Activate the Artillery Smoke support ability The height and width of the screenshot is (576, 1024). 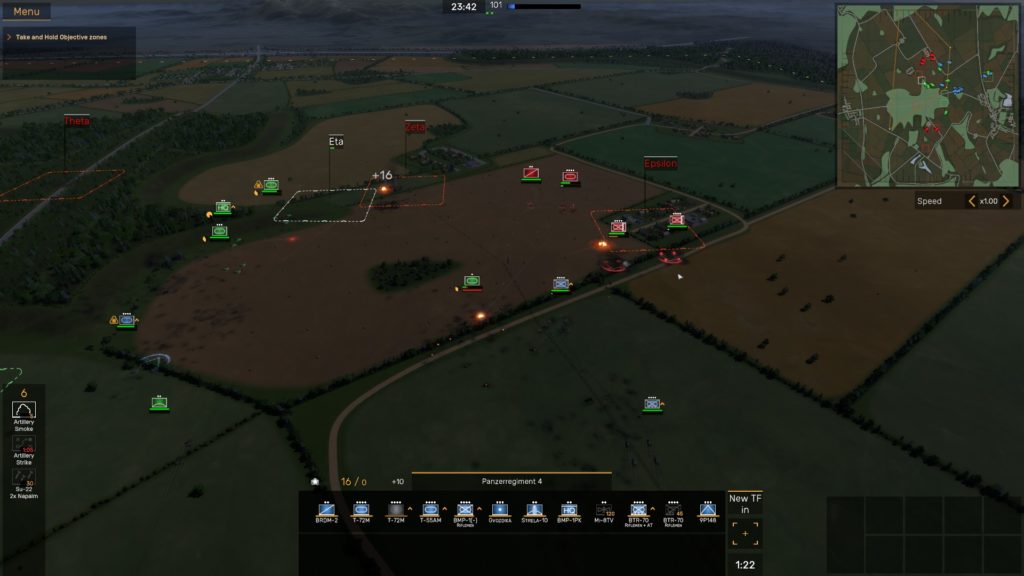23,417
